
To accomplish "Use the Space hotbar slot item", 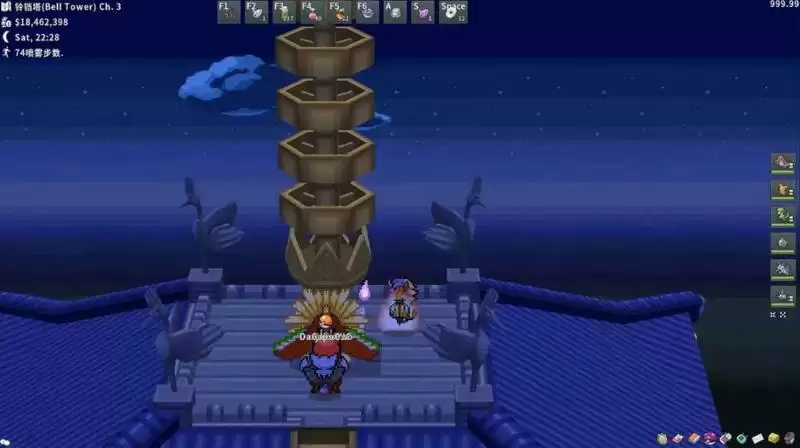I will [453, 12].
